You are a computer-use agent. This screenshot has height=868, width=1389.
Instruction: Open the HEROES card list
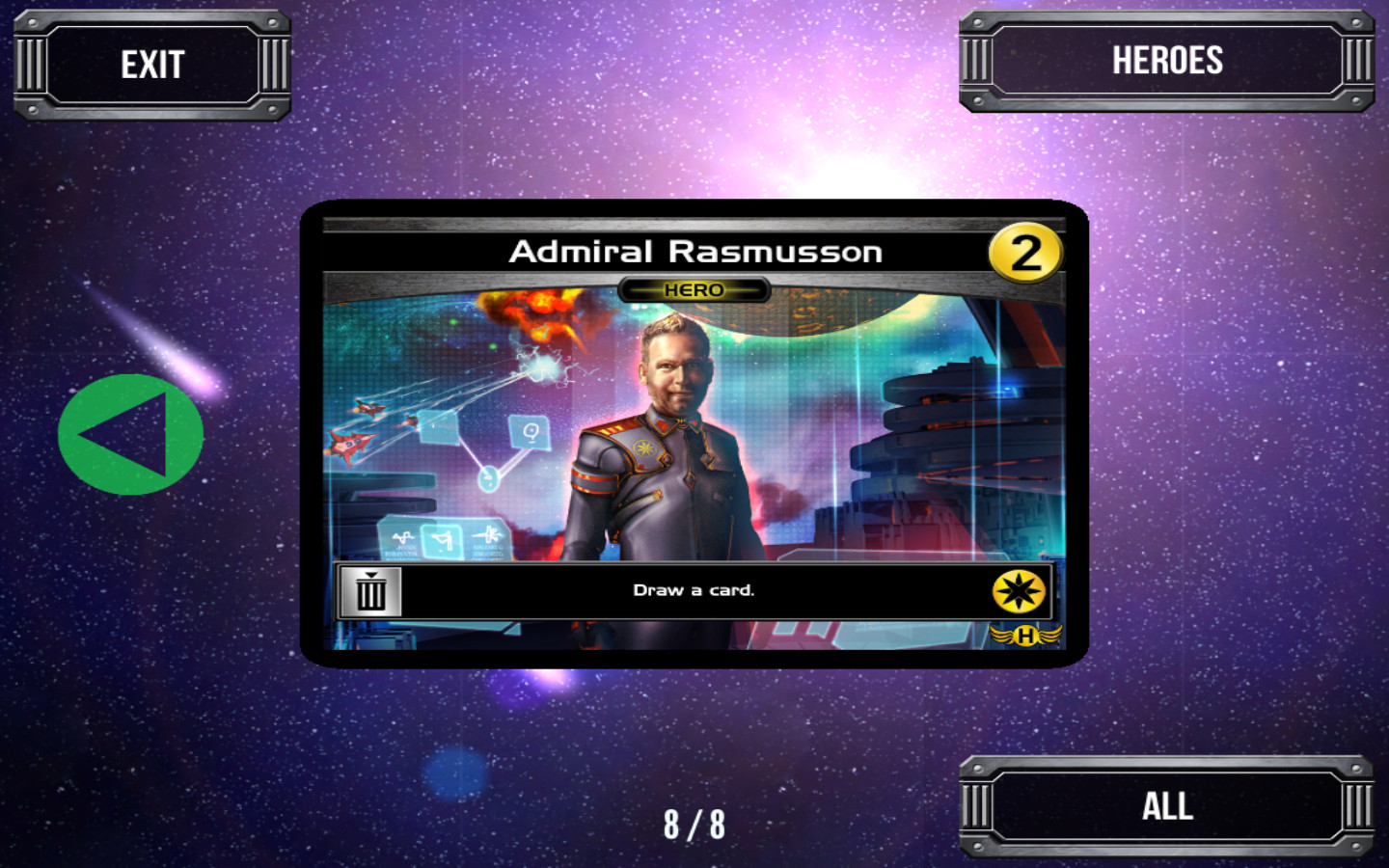point(1167,62)
